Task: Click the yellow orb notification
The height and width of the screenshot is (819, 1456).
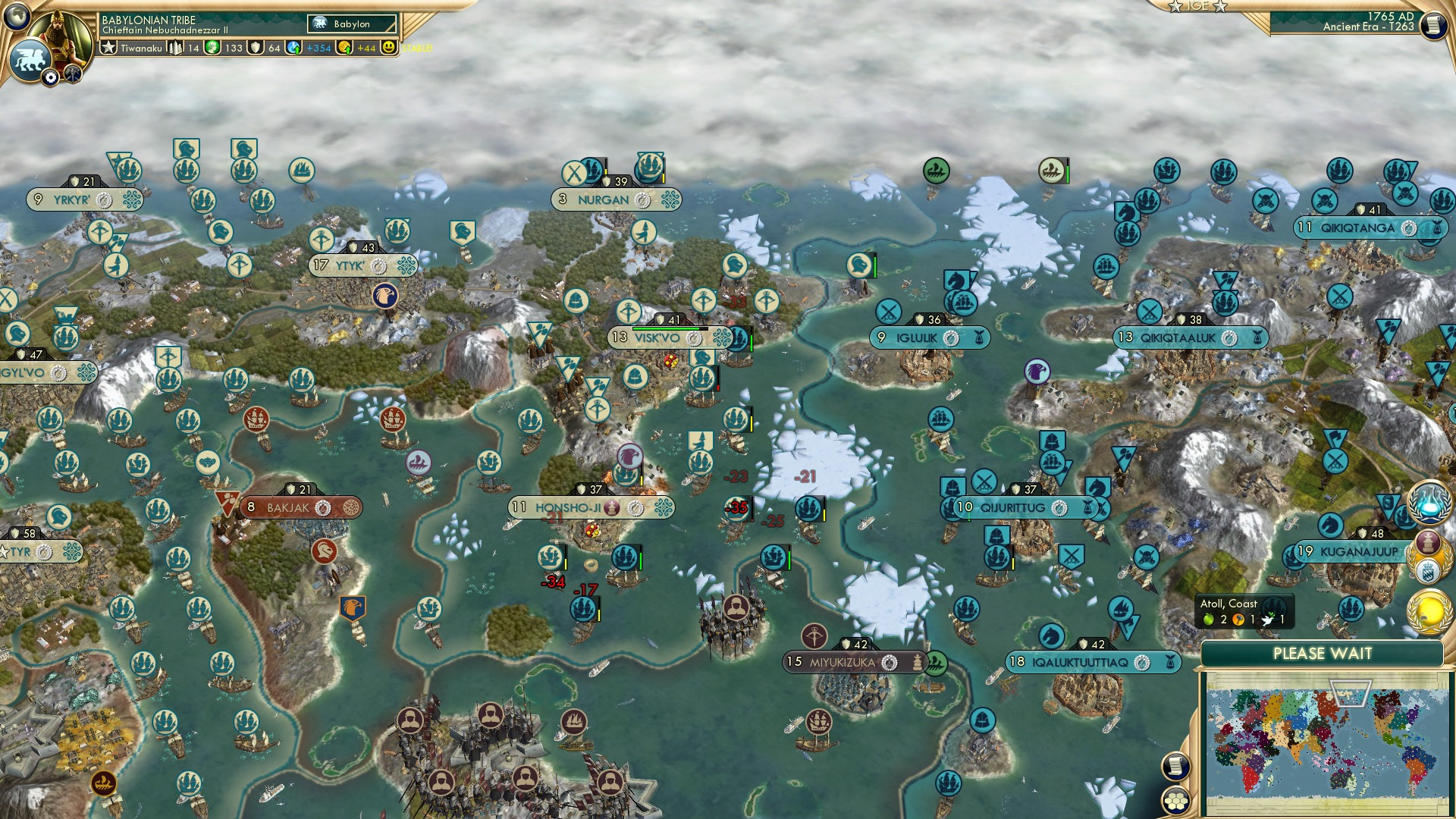Action: click(x=1429, y=611)
